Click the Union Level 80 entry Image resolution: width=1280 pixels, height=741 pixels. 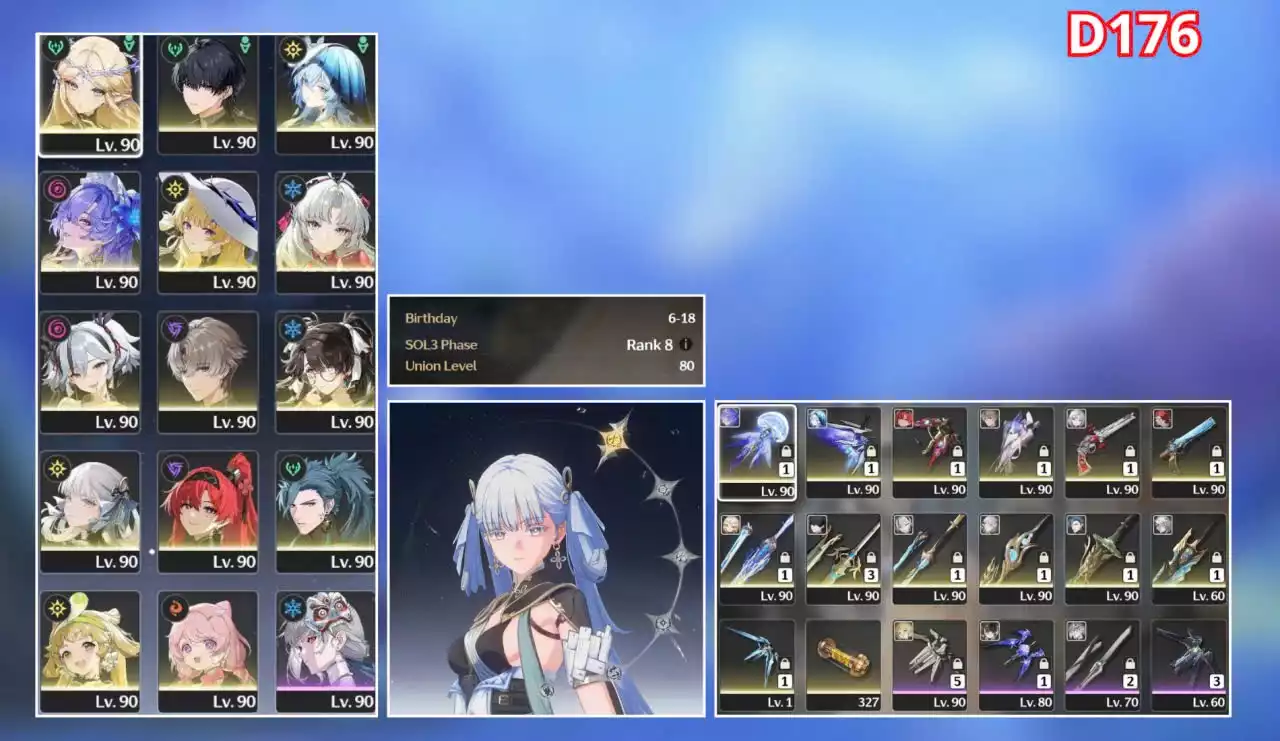[x=545, y=366]
